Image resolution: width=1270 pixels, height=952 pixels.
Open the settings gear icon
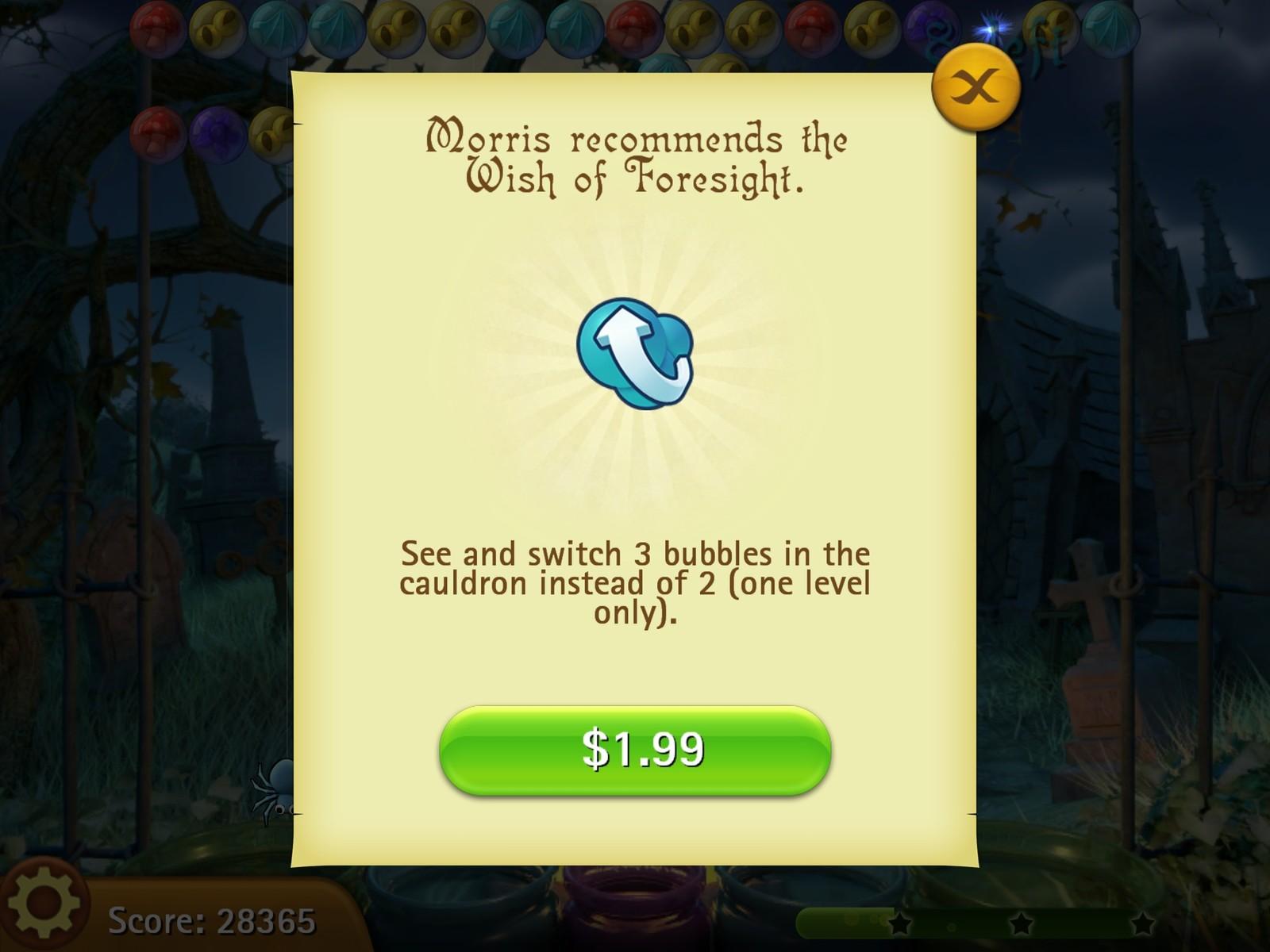(x=44, y=916)
